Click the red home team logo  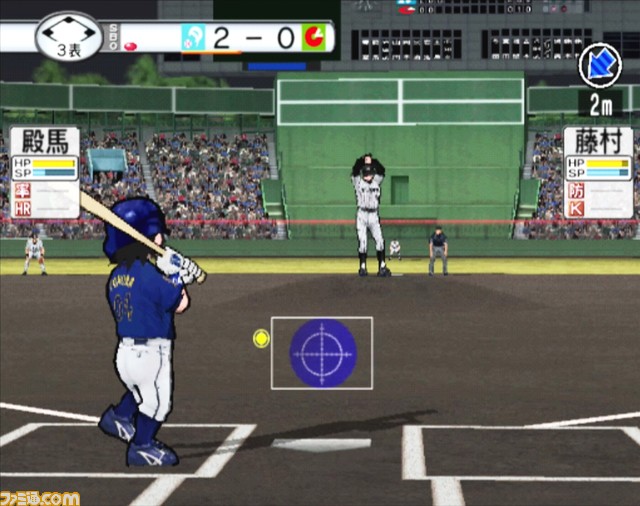[x=314, y=38]
